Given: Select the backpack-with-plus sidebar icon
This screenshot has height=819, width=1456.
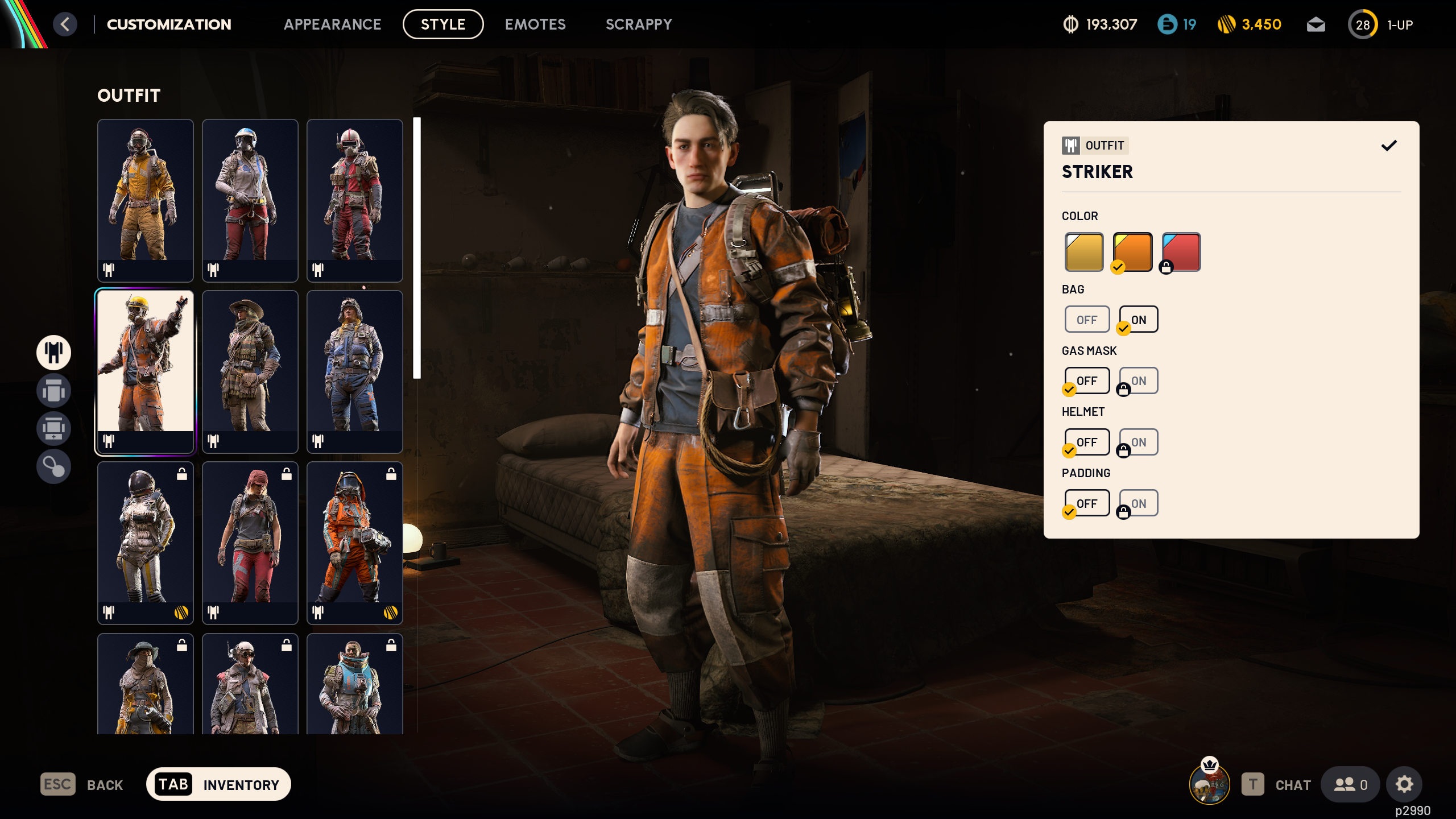Looking at the screenshot, I should tap(53, 428).
